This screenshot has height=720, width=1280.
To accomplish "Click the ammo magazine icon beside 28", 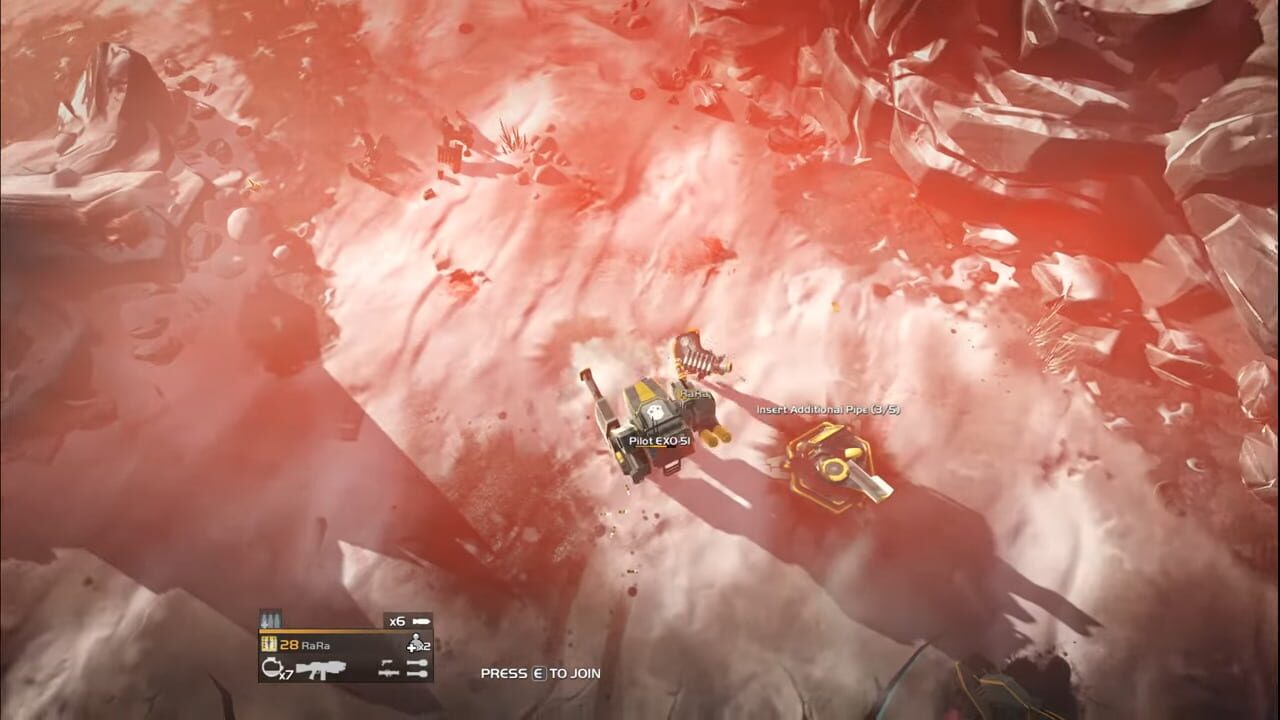I will tap(269, 642).
